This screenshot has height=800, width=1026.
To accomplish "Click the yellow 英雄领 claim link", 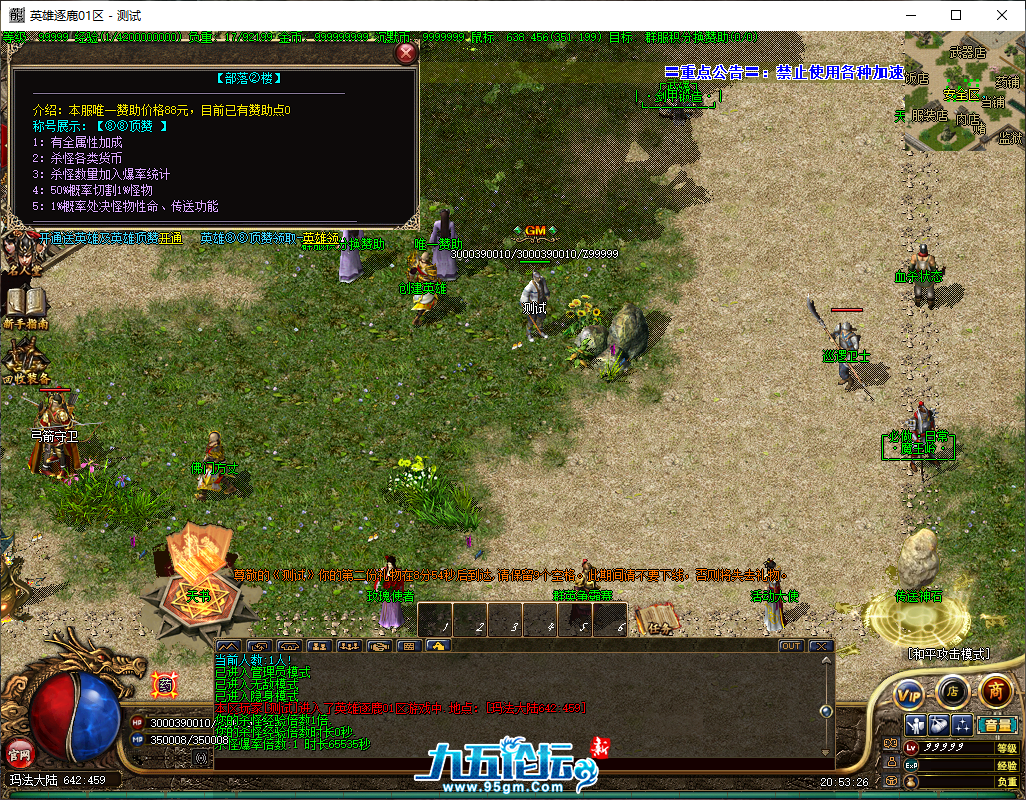I will [x=320, y=239].
